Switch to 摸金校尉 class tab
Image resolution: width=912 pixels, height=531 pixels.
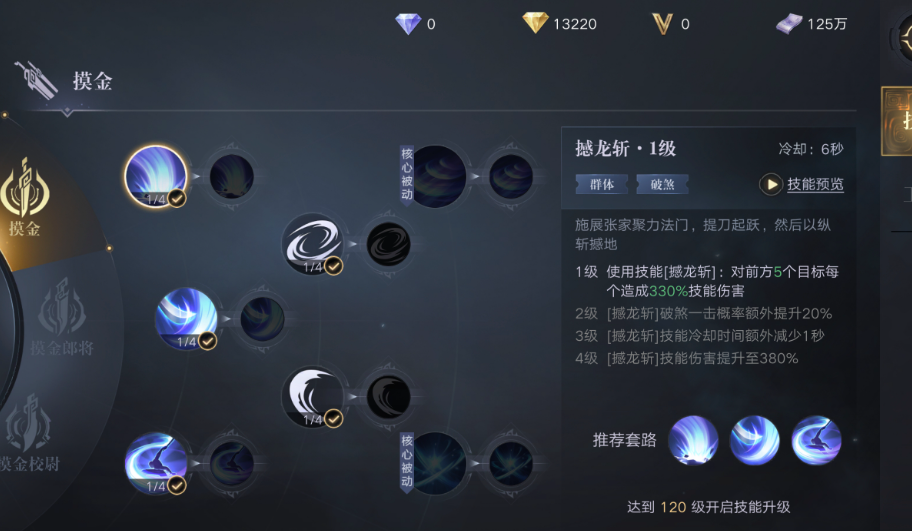click(x=40, y=438)
